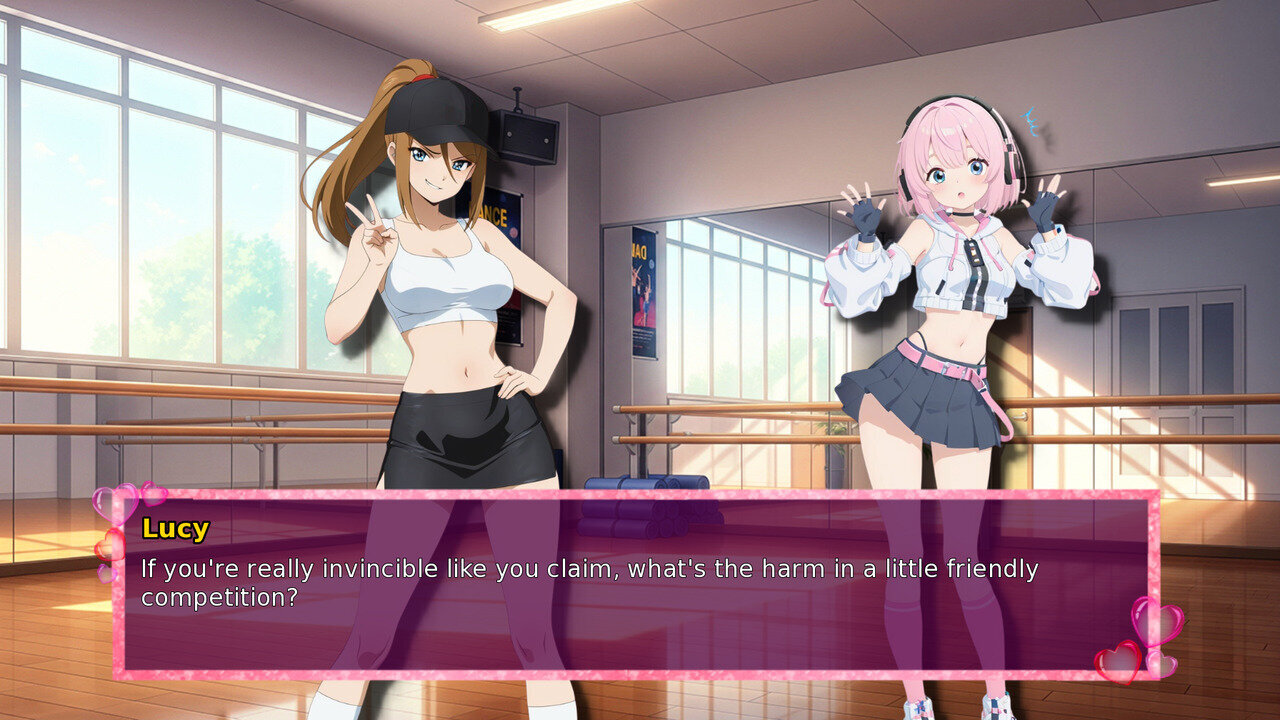
Task: Click the darker heart beneath the bottom-right cluster
Action: [1162, 665]
